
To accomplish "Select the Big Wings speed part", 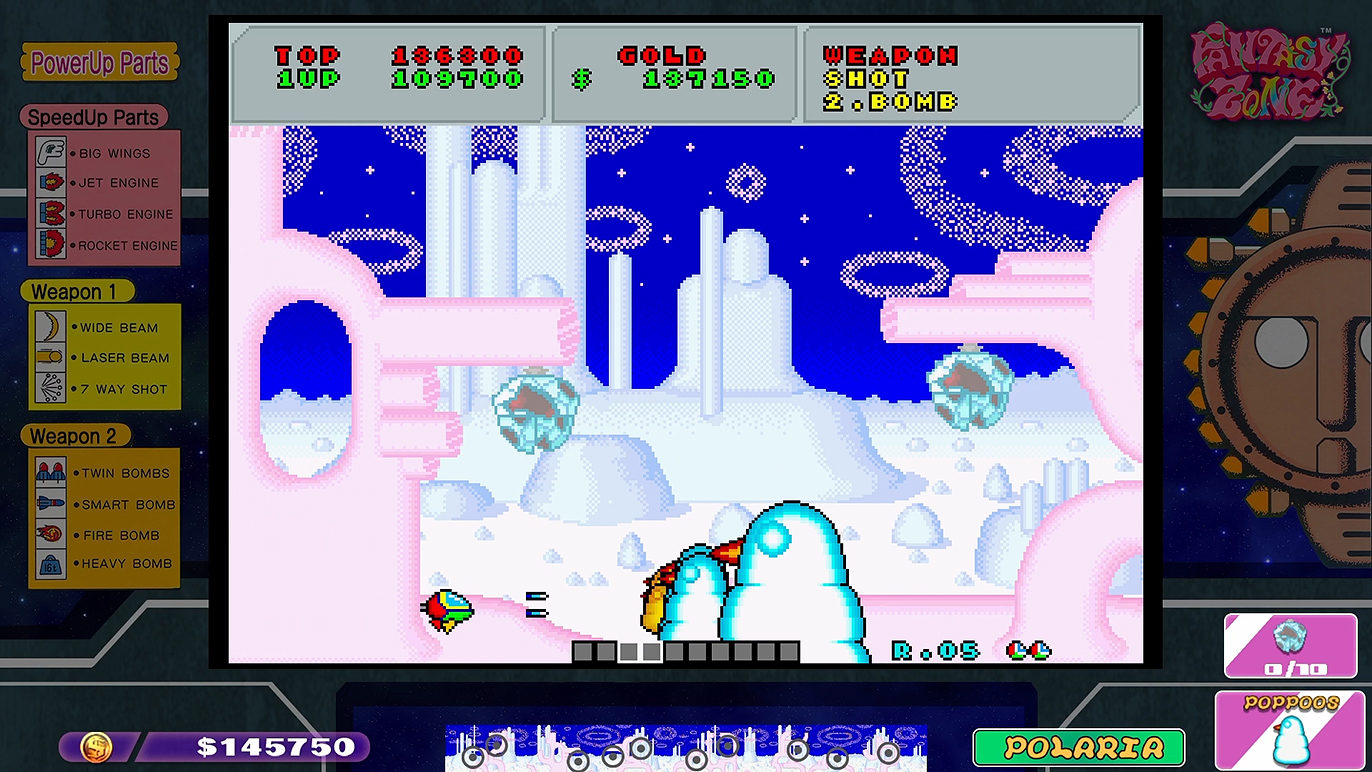I will click(104, 153).
